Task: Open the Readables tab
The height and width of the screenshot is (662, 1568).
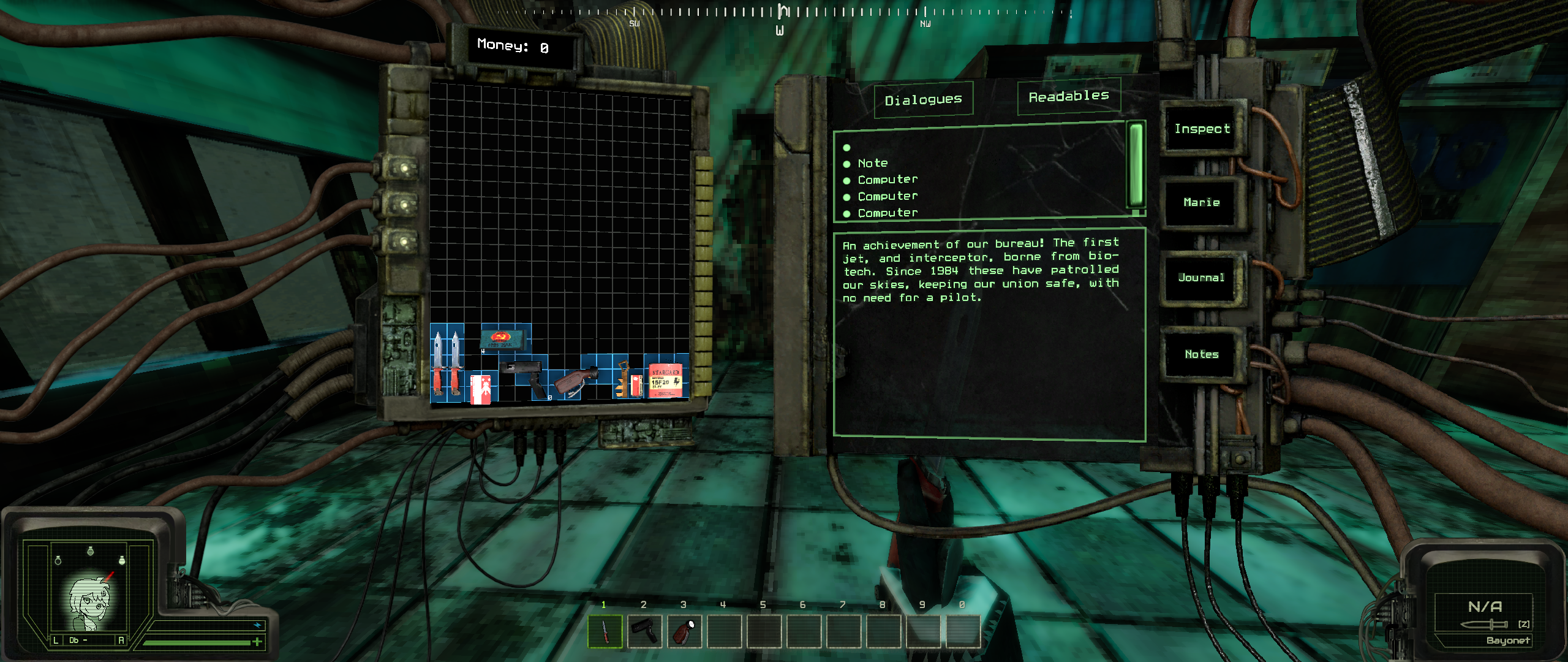Action: point(1069,97)
